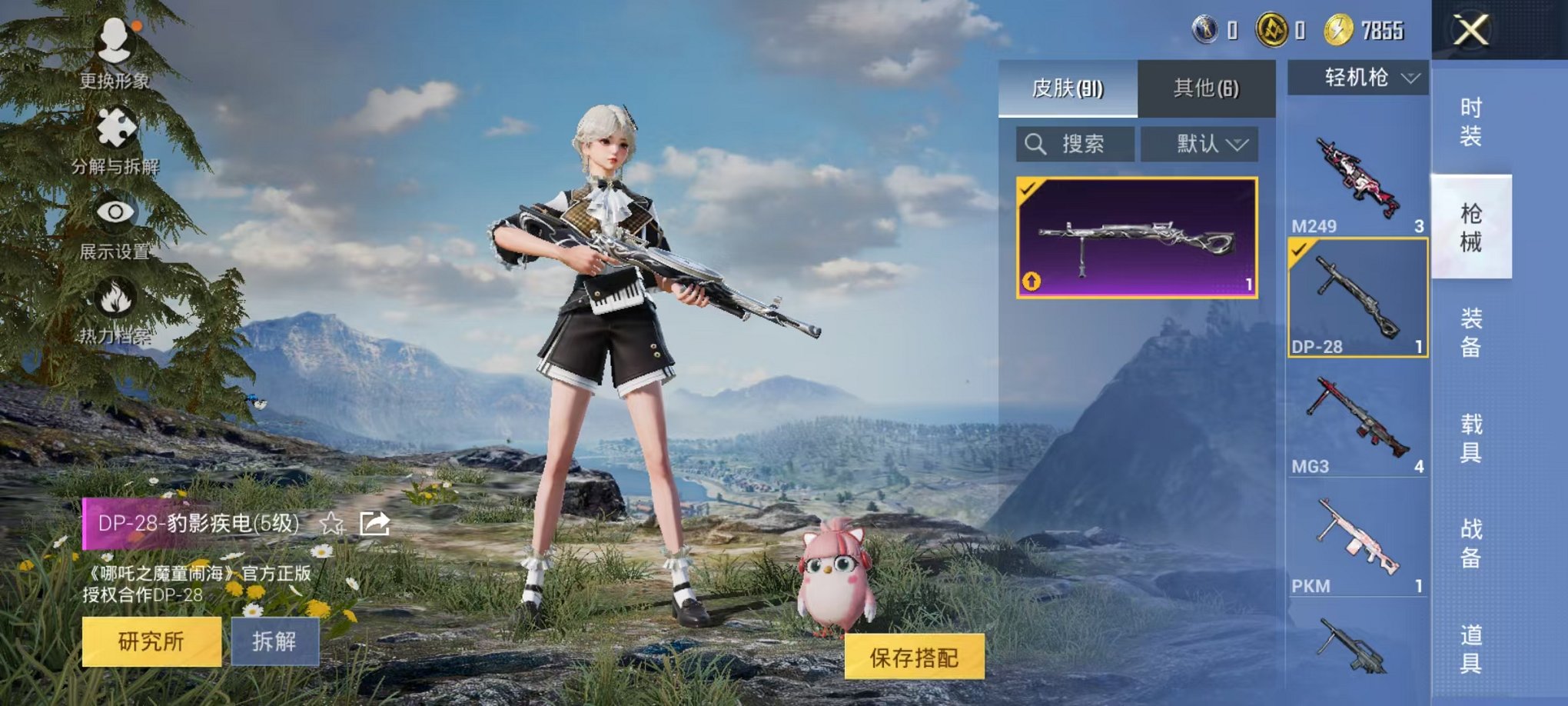This screenshot has height=706, width=1568.
Task: Switch to the 载具 tab on the right
Action: click(1470, 435)
